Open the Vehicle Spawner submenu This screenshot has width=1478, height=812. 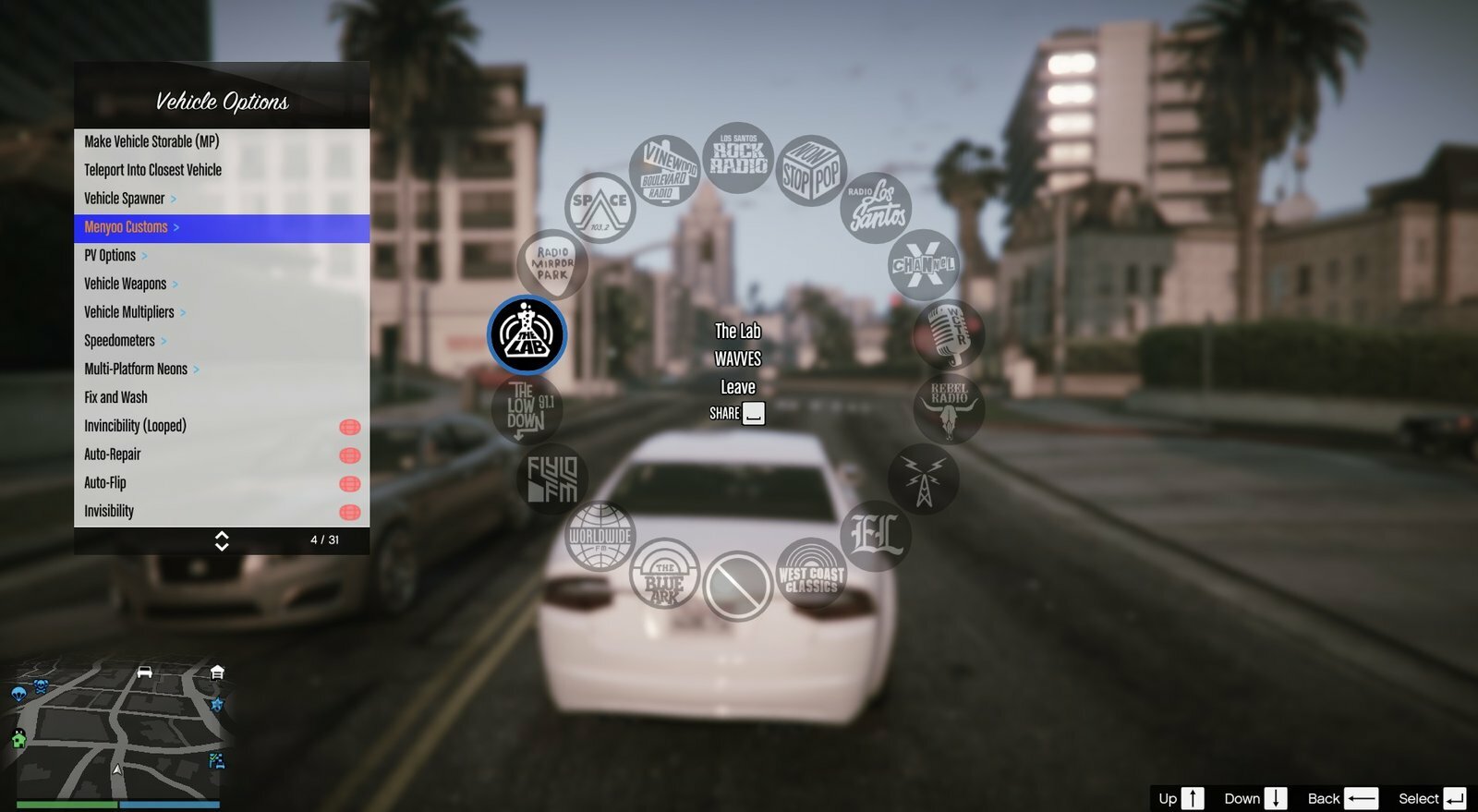125,199
